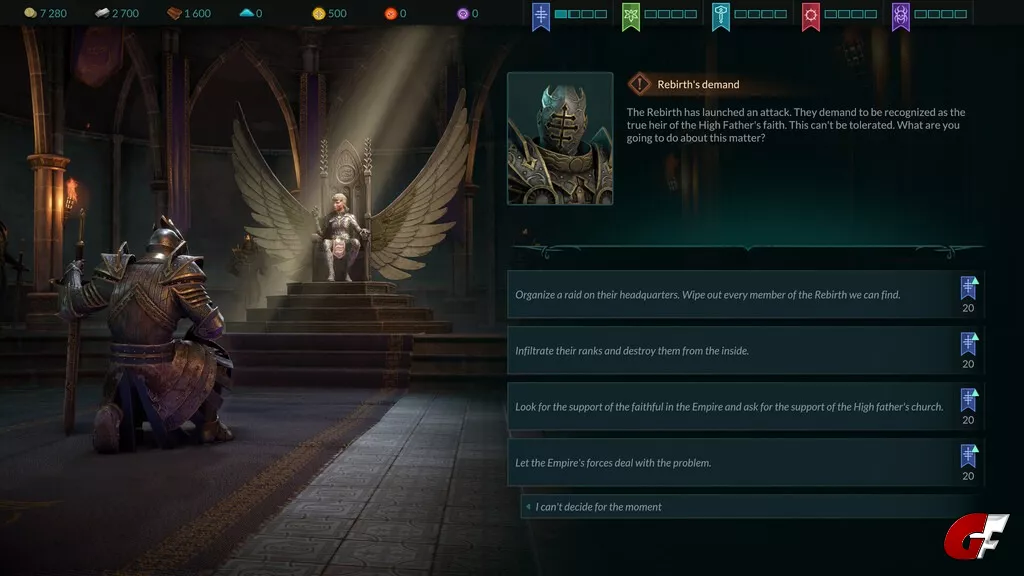Screen dimensions: 1024x576
Task: Open the purple spider faction banner
Action: point(901,16)
